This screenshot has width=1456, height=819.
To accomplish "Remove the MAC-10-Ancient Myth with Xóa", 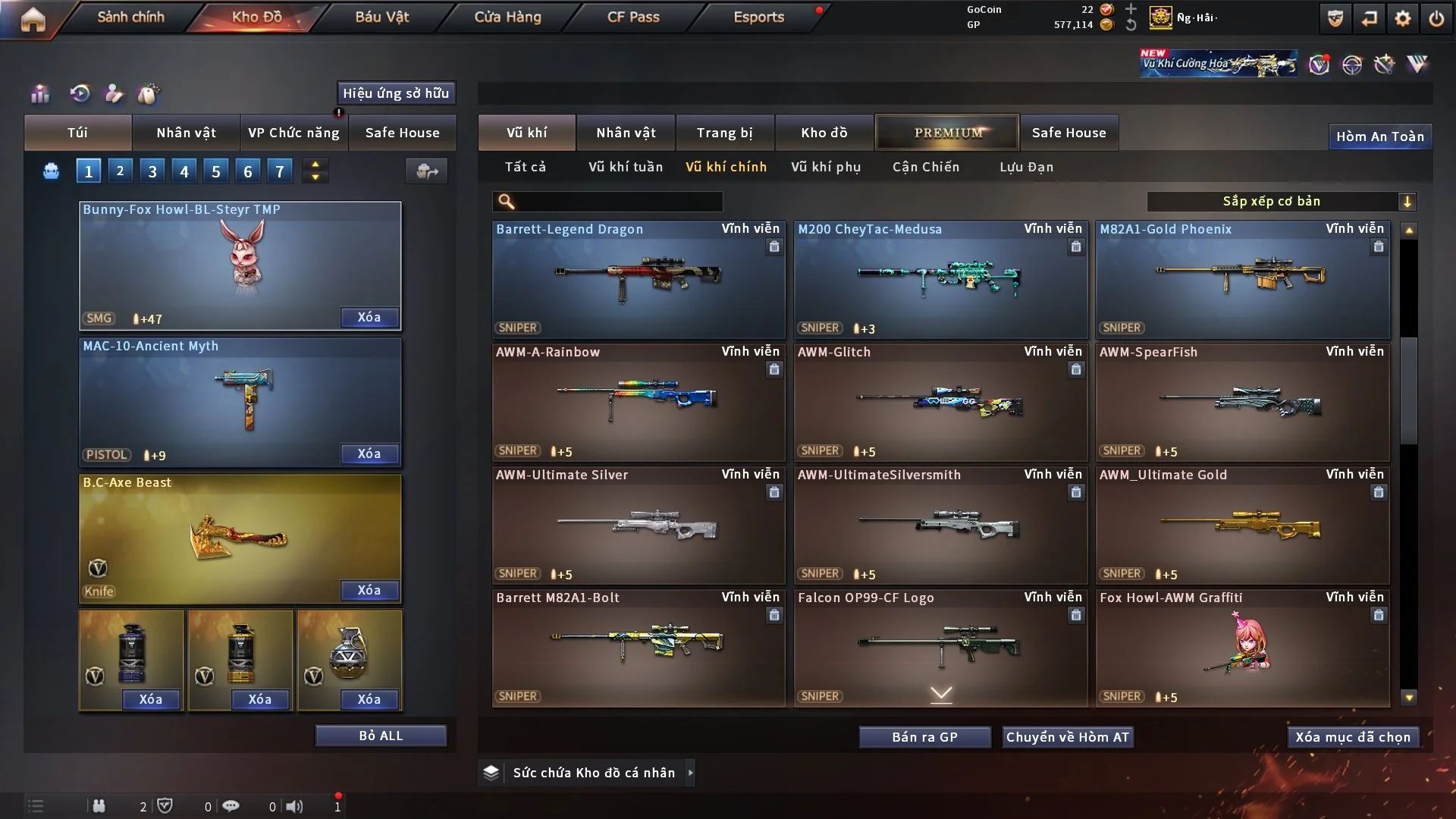I will point(369,453).
